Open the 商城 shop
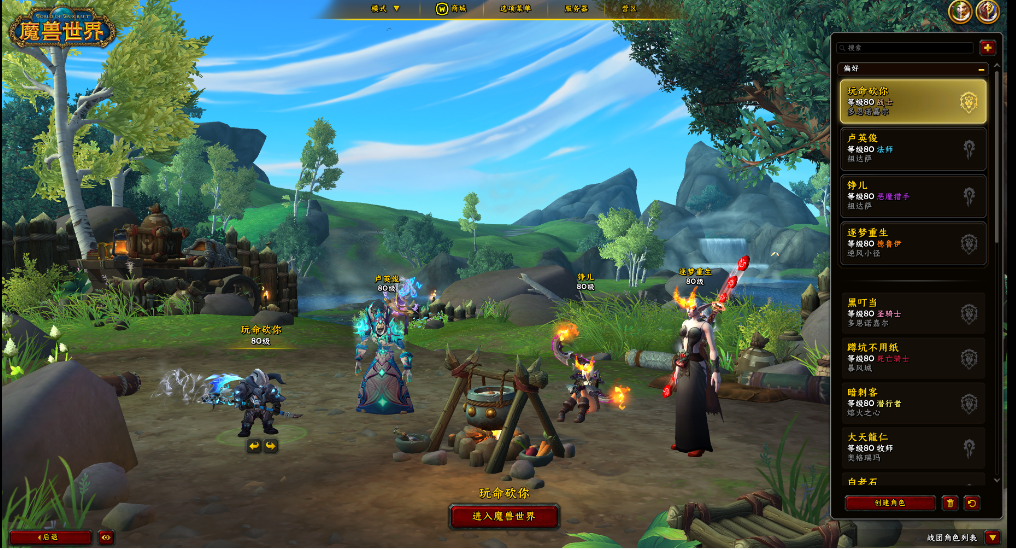The width and height of the screenshot is (1016, 550). point(452,8)
